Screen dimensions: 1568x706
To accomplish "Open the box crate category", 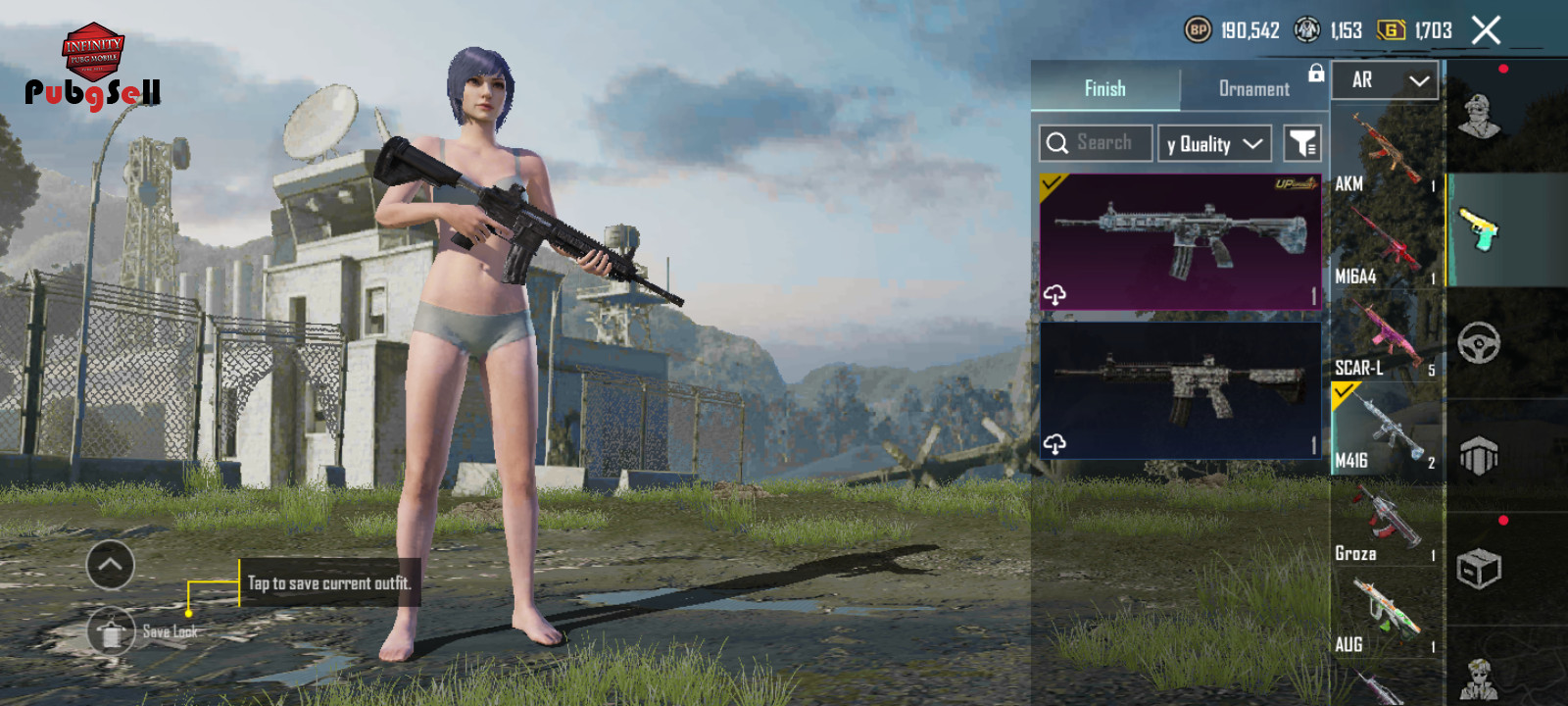I will [x=1479, y=569].
